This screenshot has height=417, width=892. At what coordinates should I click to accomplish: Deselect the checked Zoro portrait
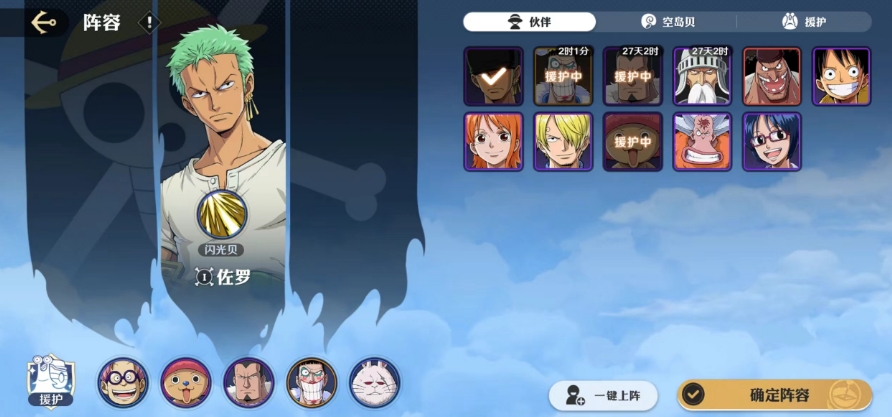[x=493, y=76]
